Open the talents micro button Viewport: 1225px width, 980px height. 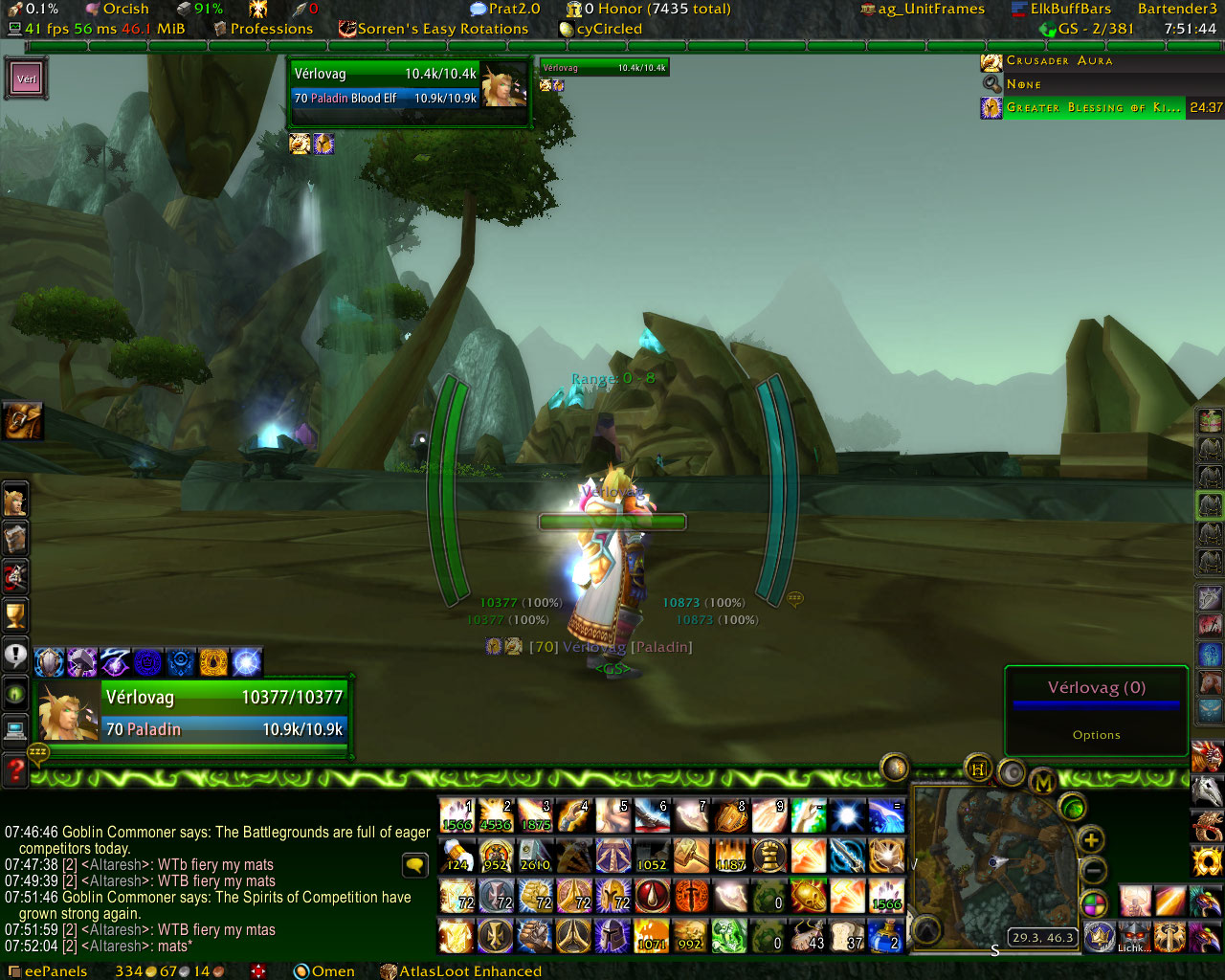15,577
